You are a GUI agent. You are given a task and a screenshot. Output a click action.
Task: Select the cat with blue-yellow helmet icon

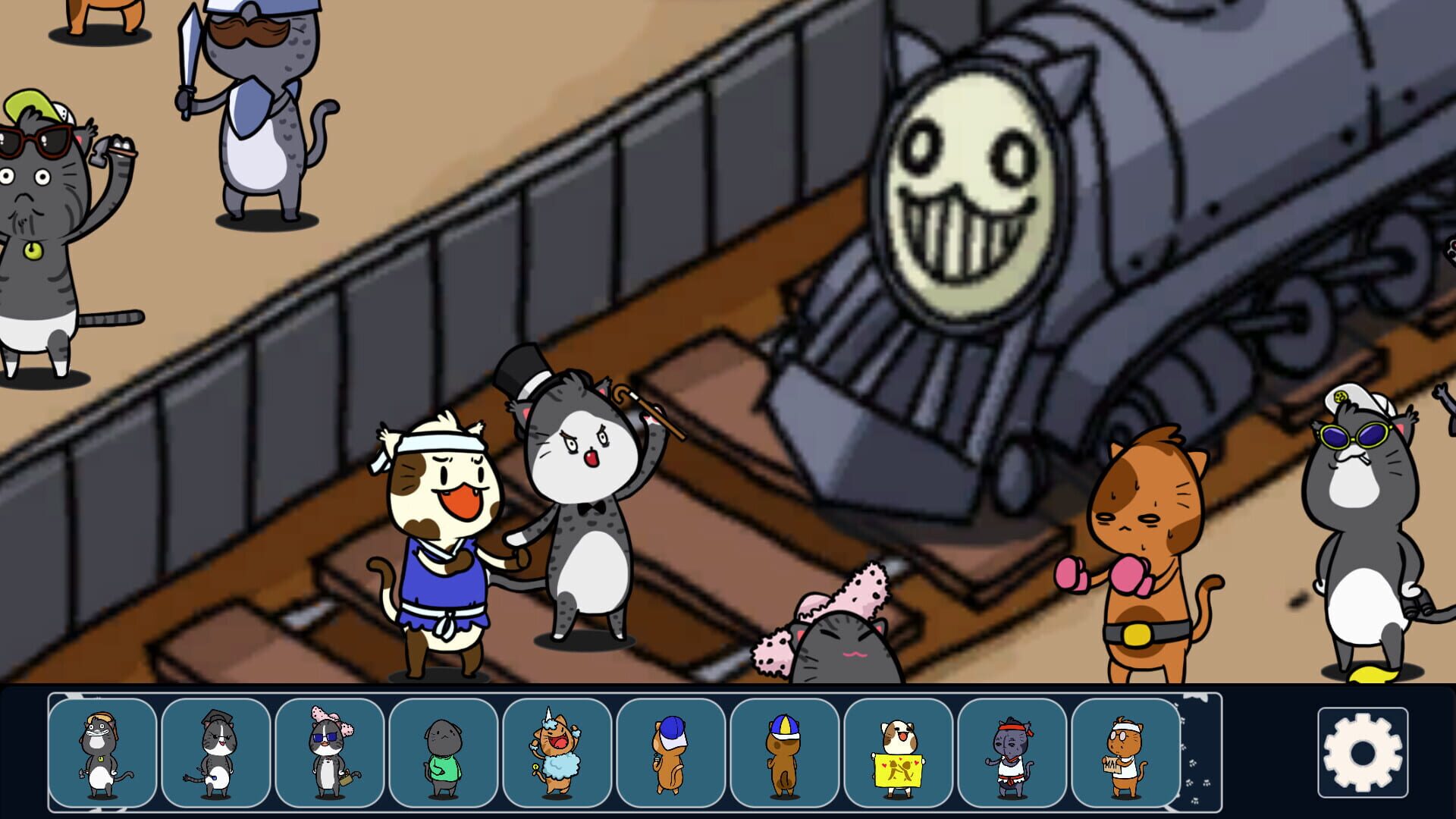[x=785, y=751]
